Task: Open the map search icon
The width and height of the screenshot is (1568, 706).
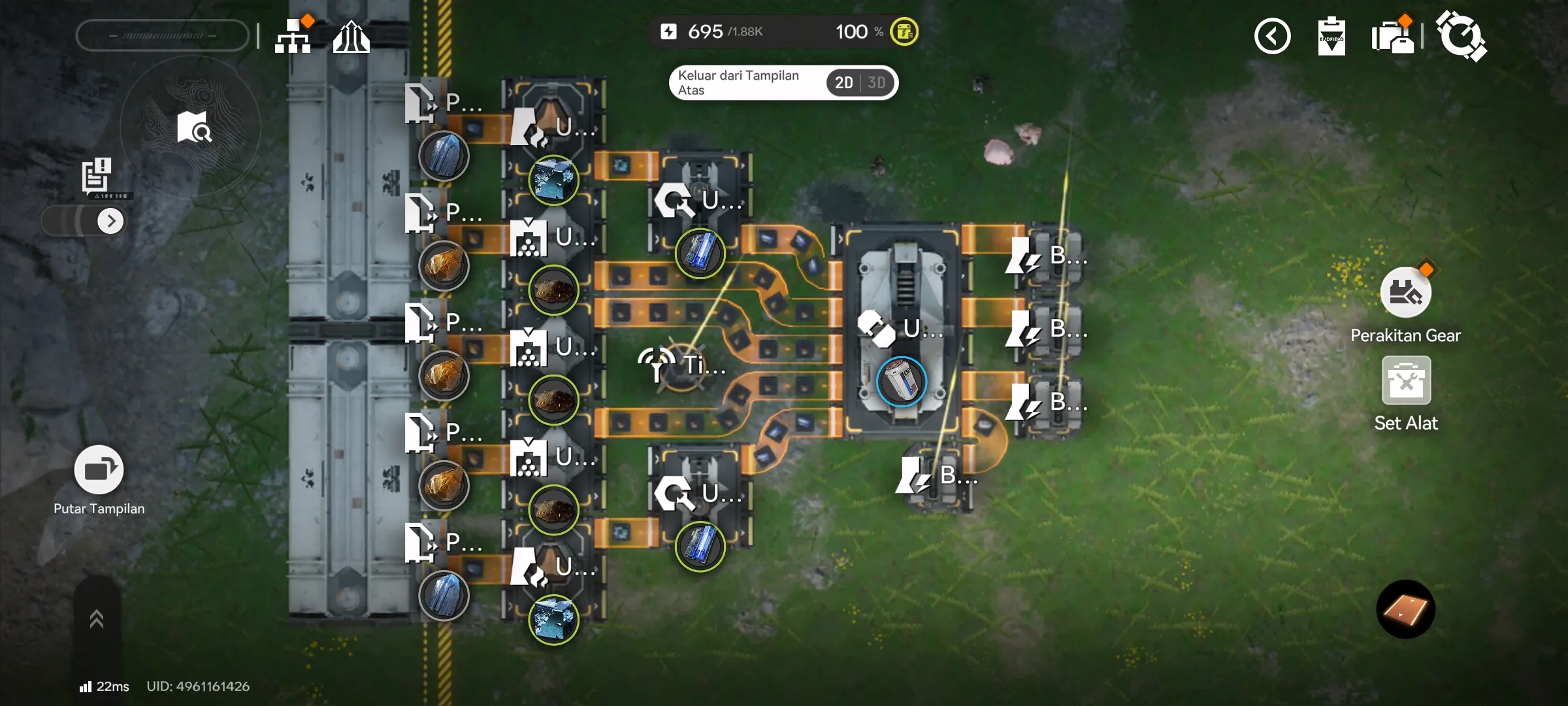Action: pyautogui.click(x=193, y=127)
